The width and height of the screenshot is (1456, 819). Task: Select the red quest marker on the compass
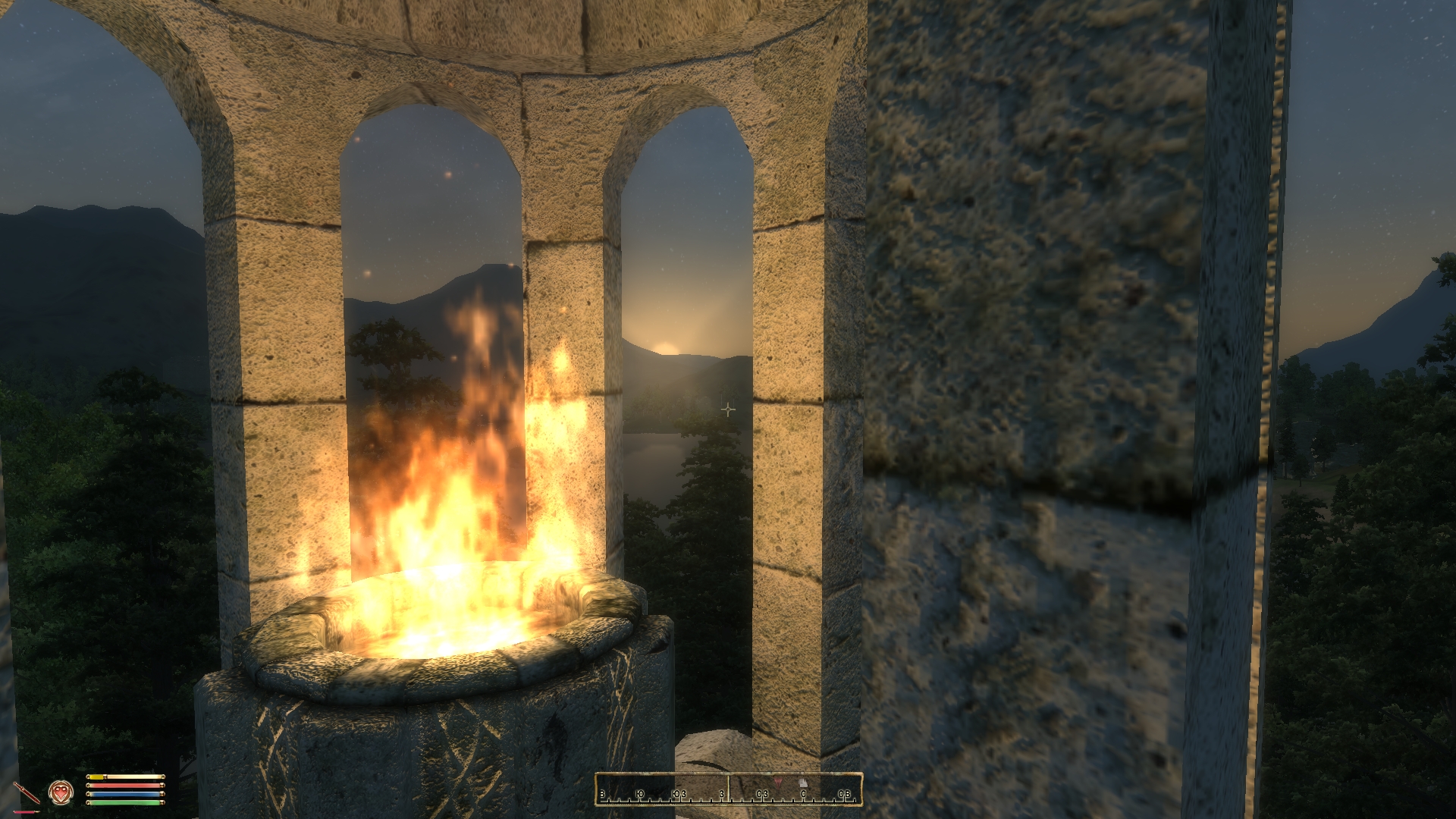(x=777, y=781)
